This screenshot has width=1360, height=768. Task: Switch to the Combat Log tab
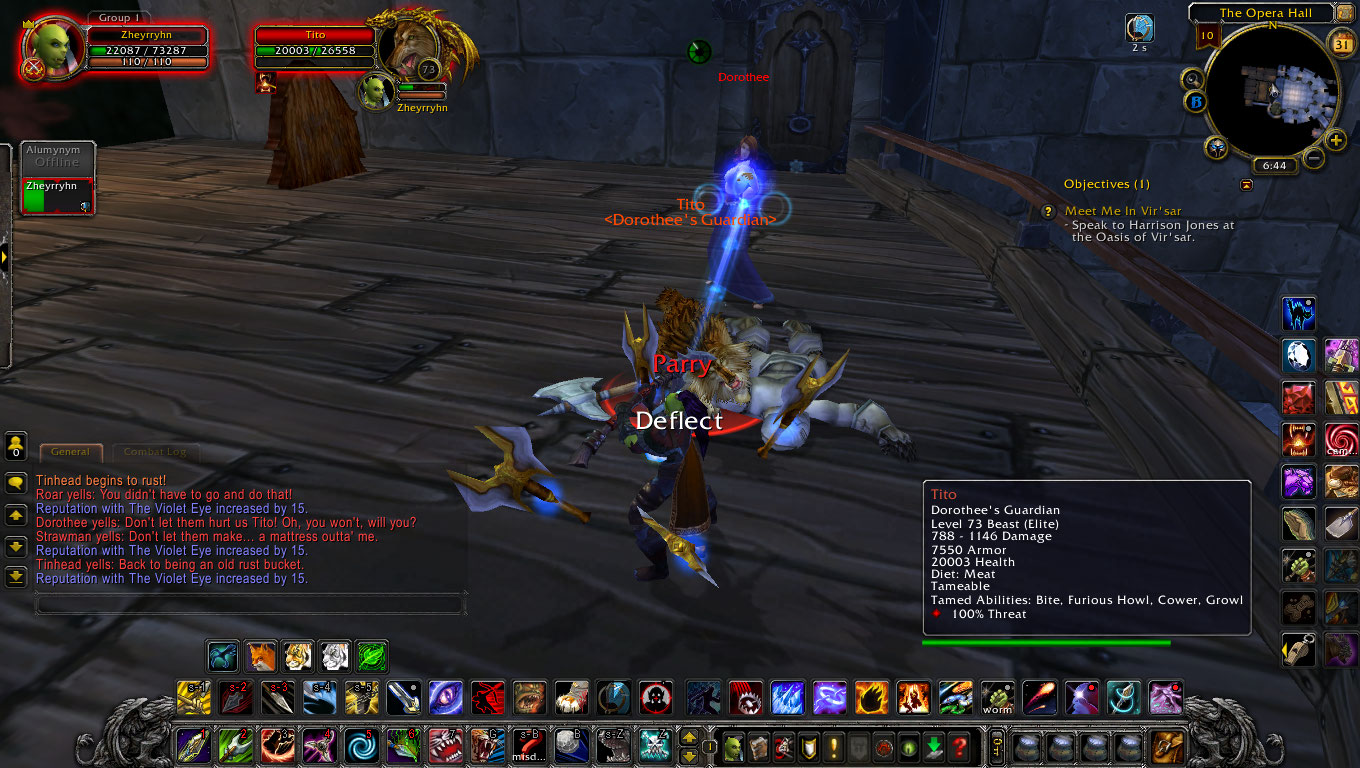pos(155,452)
